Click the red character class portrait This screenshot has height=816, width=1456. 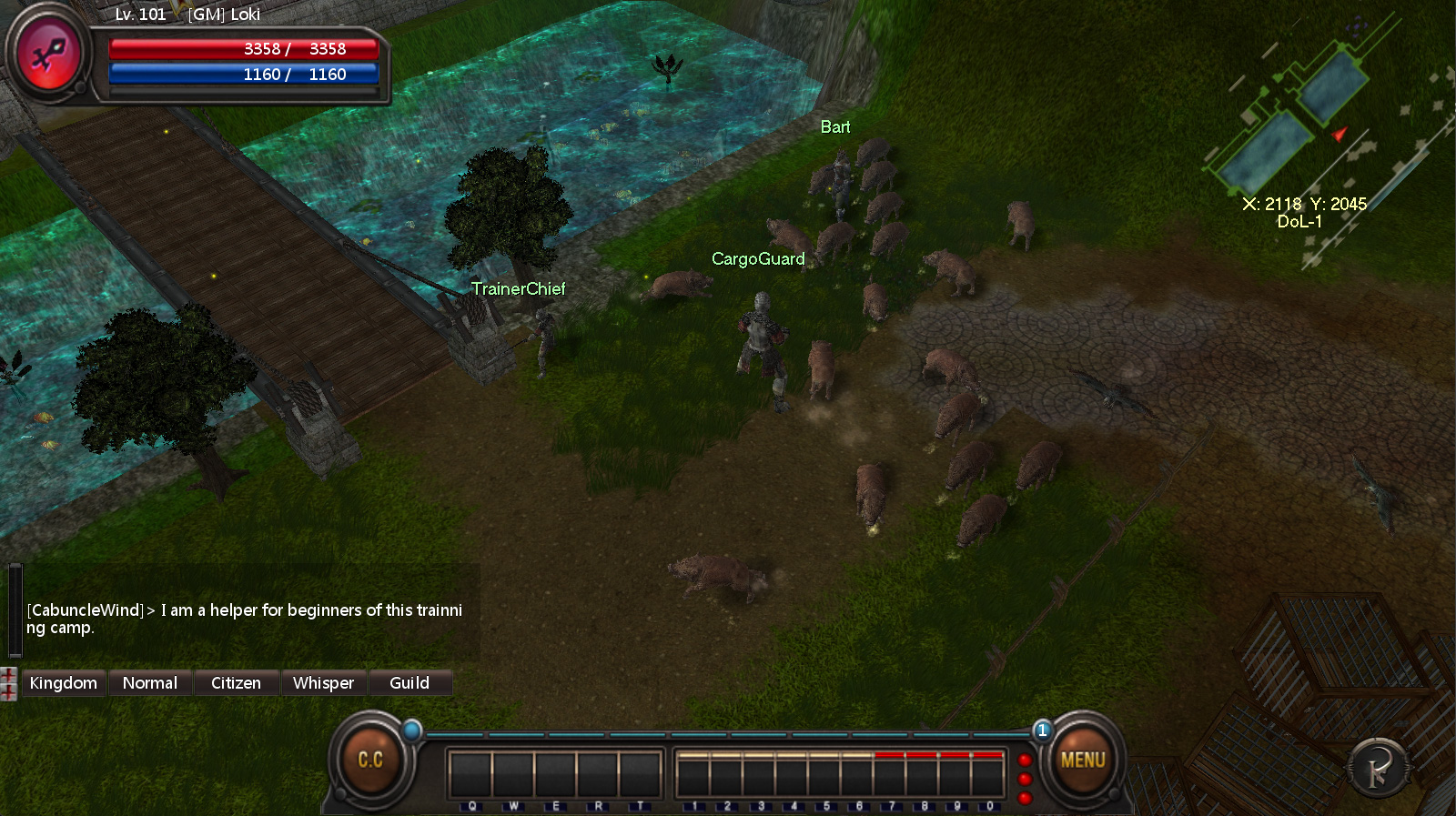tap(49, 56)
